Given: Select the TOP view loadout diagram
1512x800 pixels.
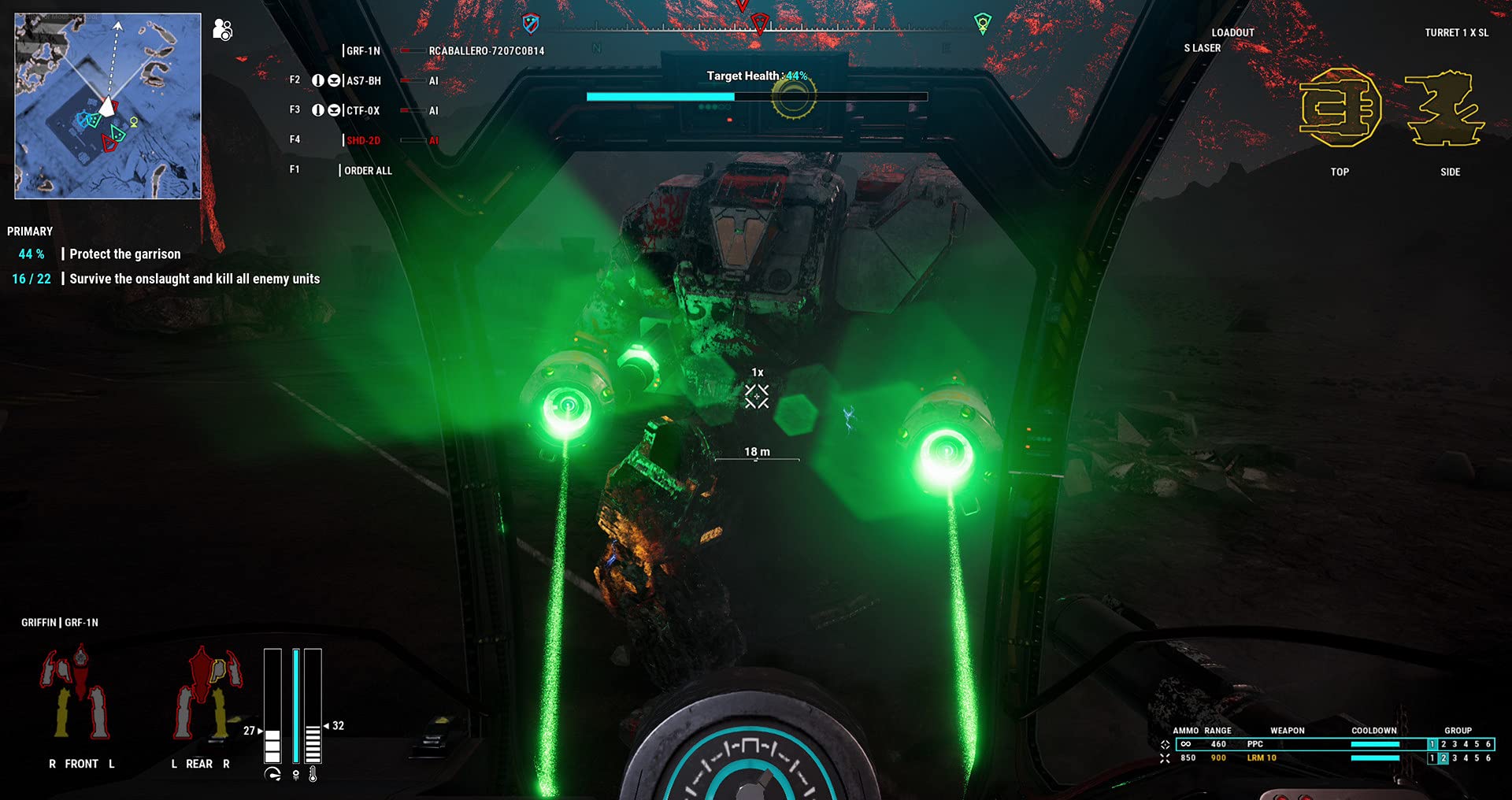Looking at the screenshot, I should [x=1341, y=110].
